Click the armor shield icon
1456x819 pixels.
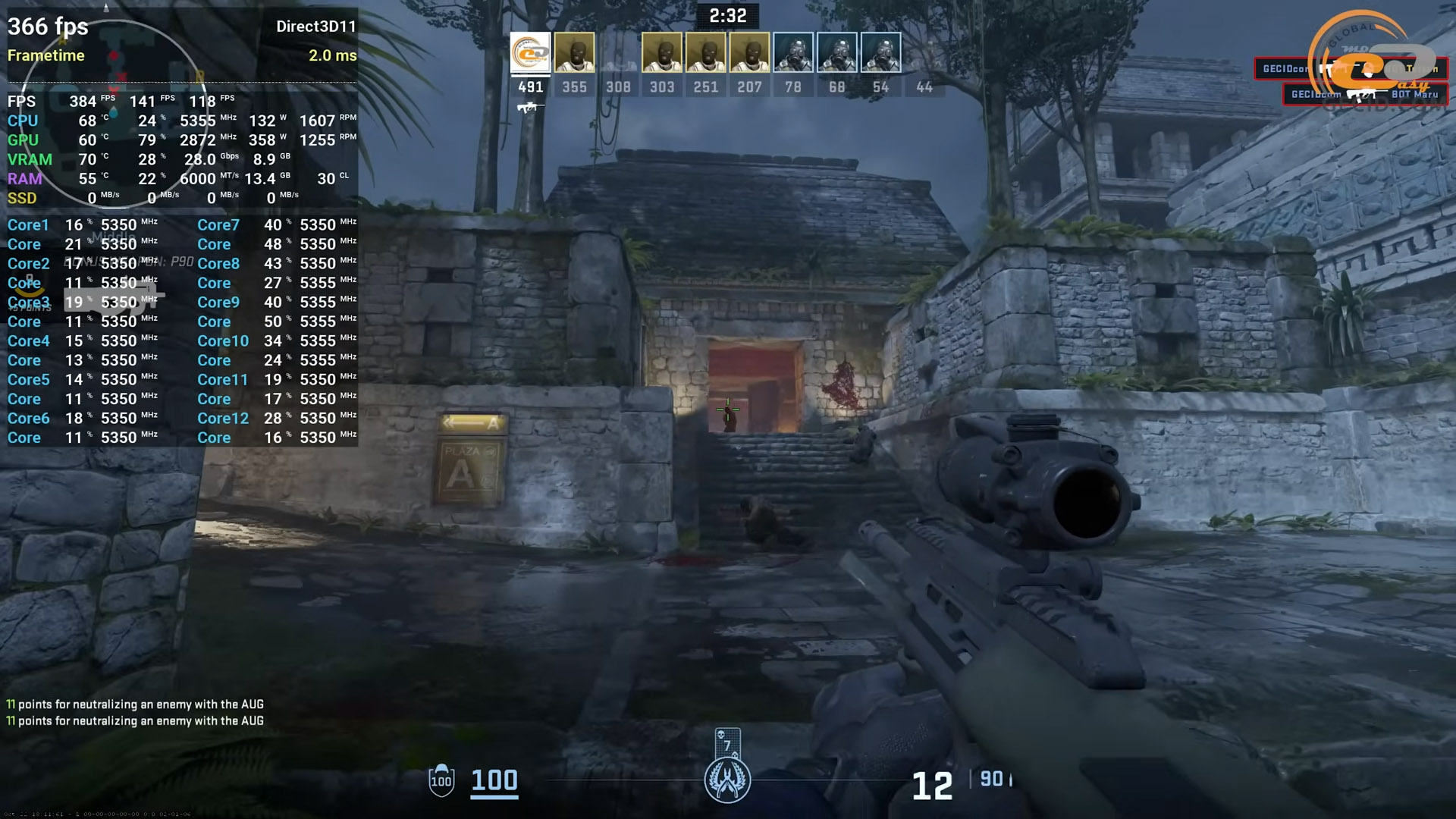(x=441, y=780)
